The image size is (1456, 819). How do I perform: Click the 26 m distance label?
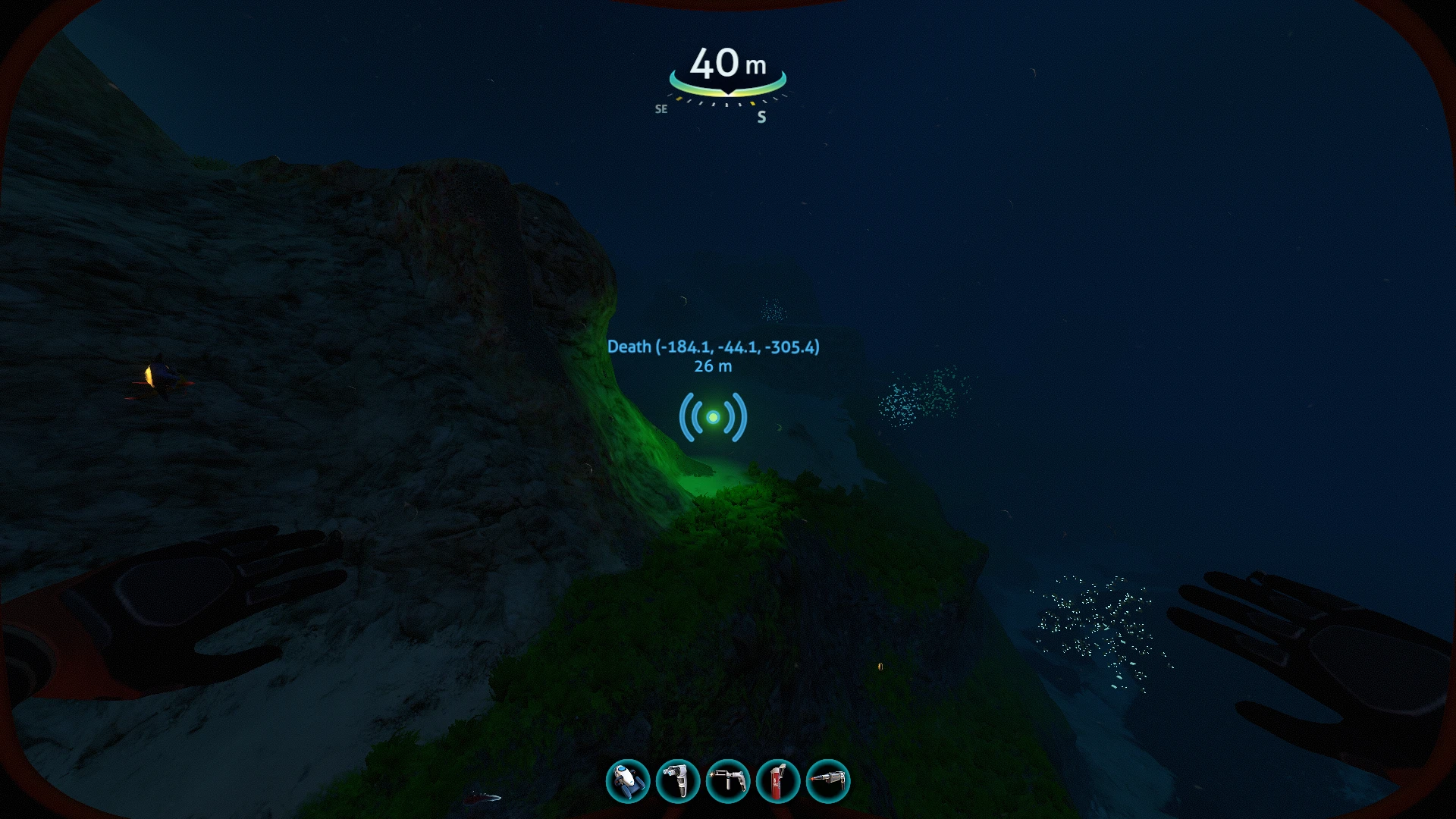712,366
